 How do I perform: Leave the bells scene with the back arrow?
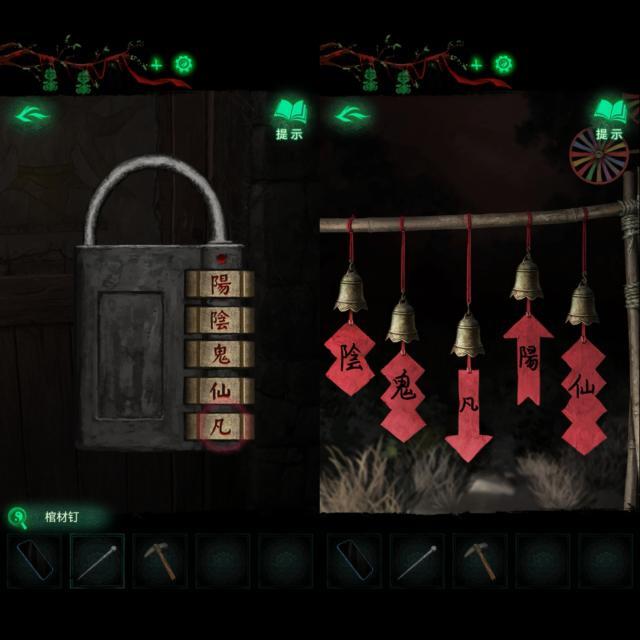pos(351,114)
